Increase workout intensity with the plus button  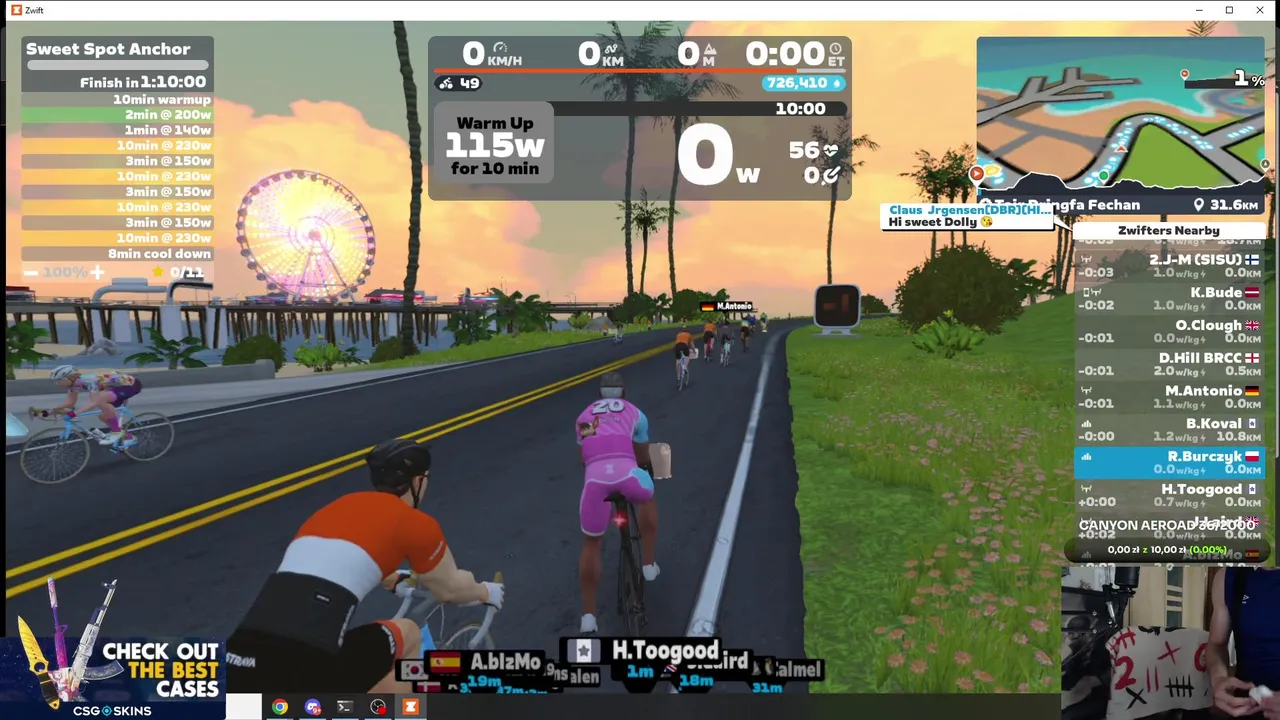[97, 272]
